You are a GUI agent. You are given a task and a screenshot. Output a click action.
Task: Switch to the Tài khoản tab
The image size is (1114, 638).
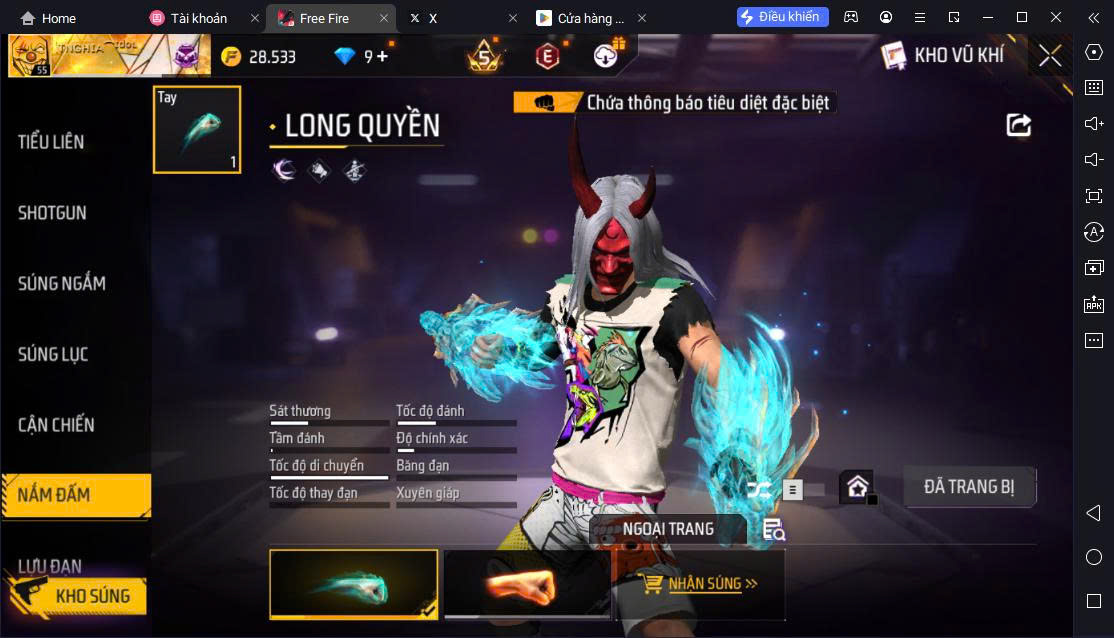[x=199, y=18]
